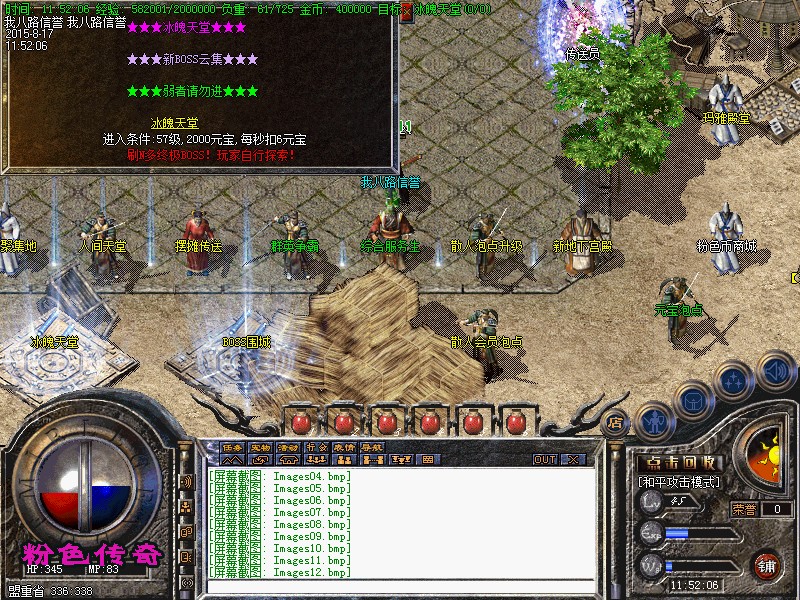Toggle the sound speaker icon
This screenshot has width=800, height=600.
click(x=774, y=370)
